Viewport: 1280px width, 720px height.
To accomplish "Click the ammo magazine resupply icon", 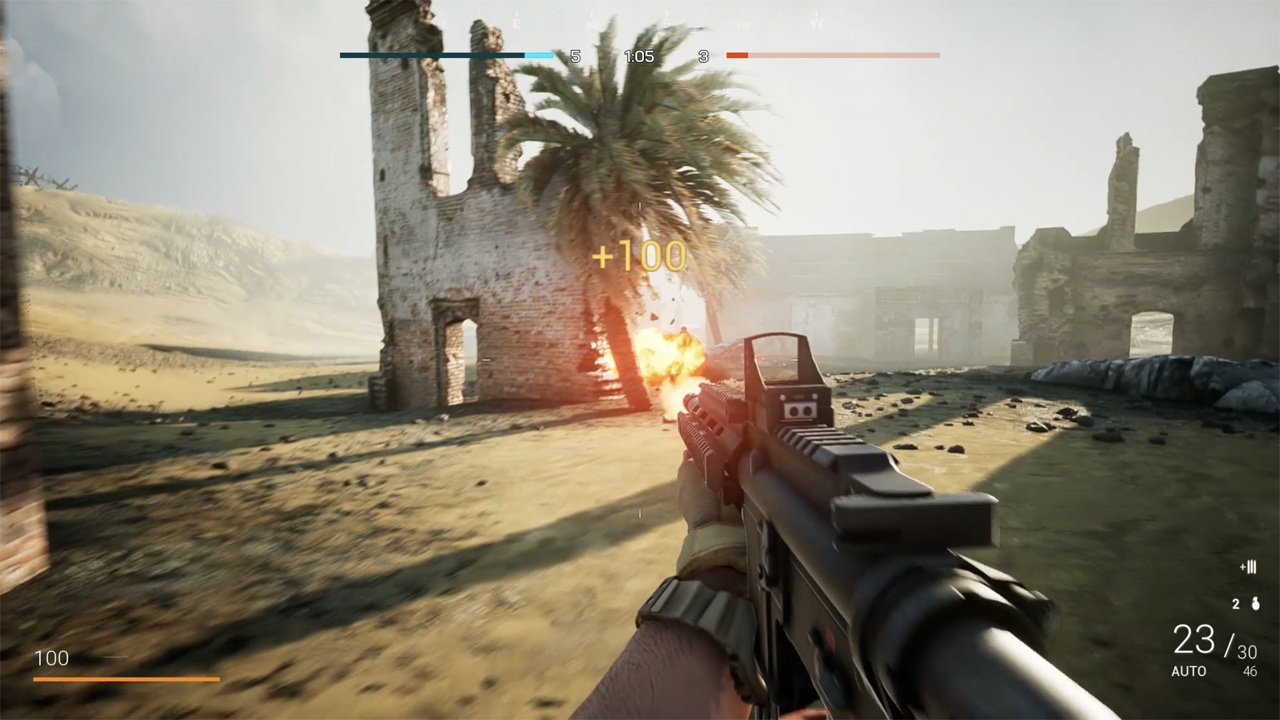I will pyautogui.click(x=1250, y=566).
